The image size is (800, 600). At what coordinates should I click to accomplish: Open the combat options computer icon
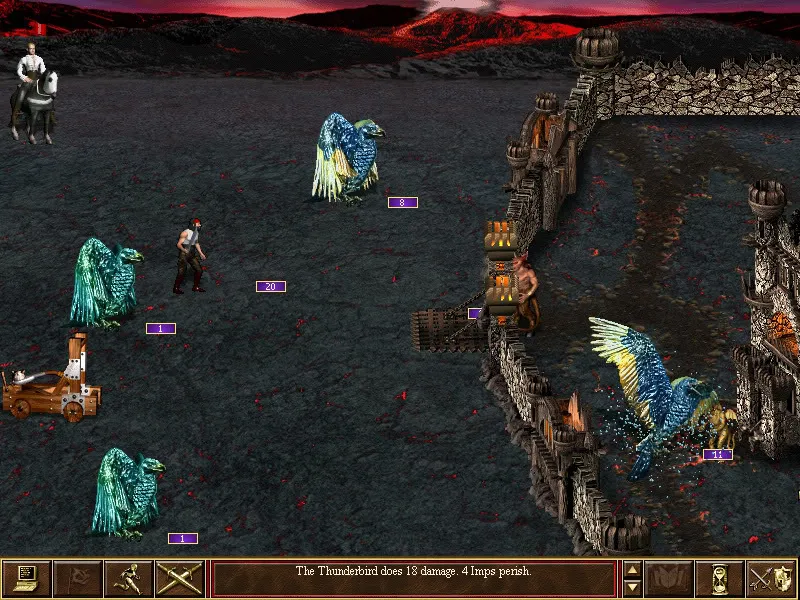(27, 578)
